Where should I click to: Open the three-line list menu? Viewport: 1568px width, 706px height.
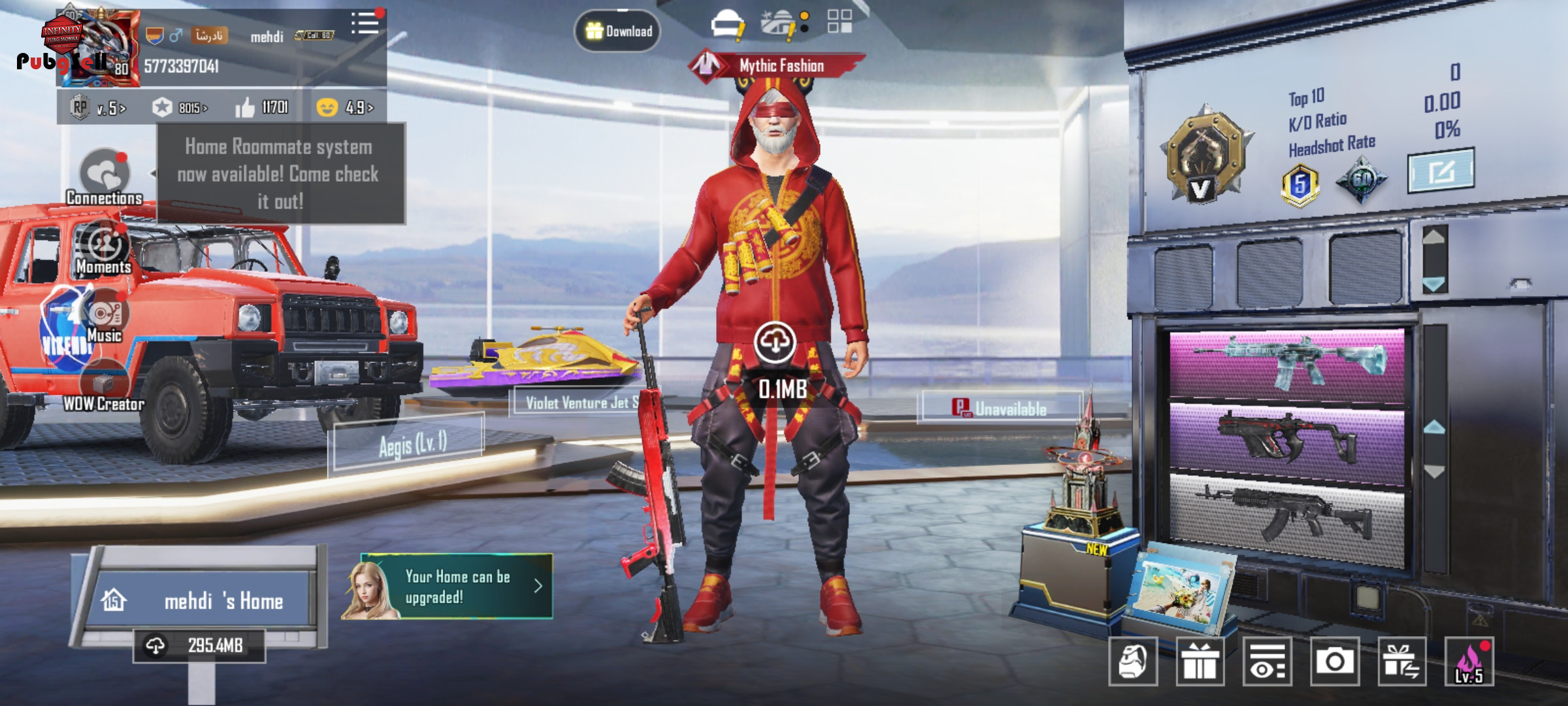[x=365, y=24]
